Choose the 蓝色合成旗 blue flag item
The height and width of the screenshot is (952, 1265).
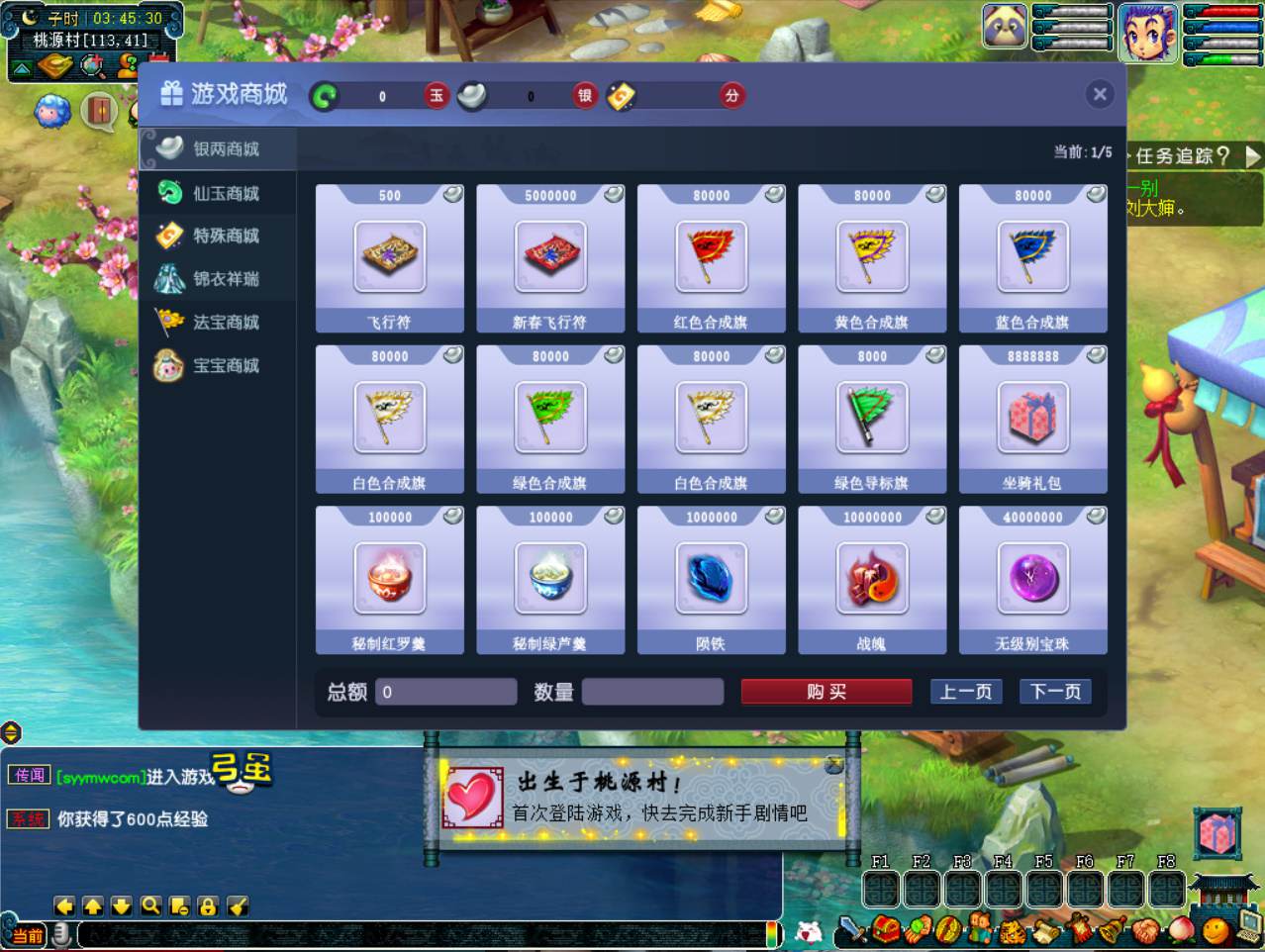coord(1032,257)
